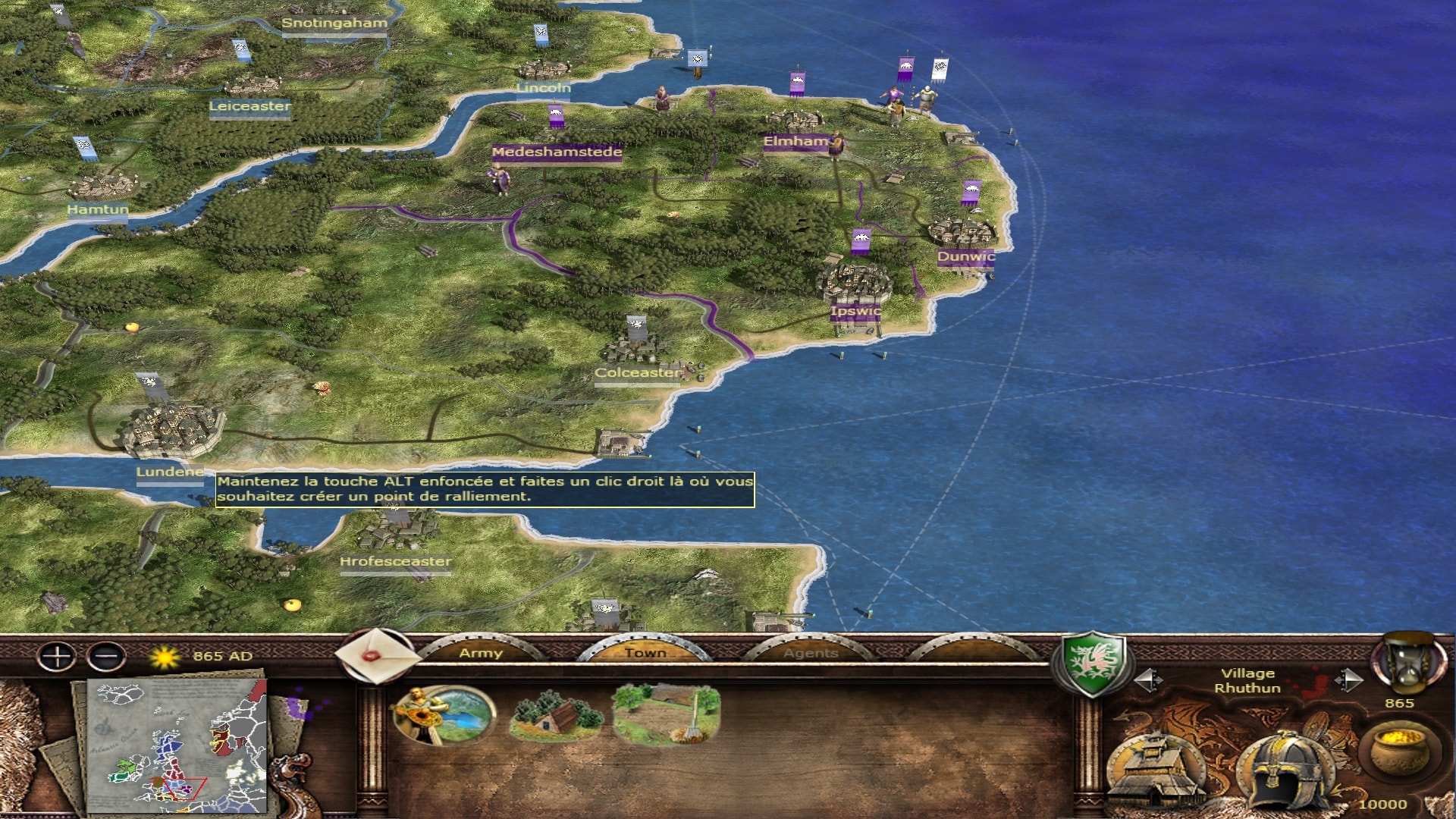Switch to the Town tab

pos(645,652)
